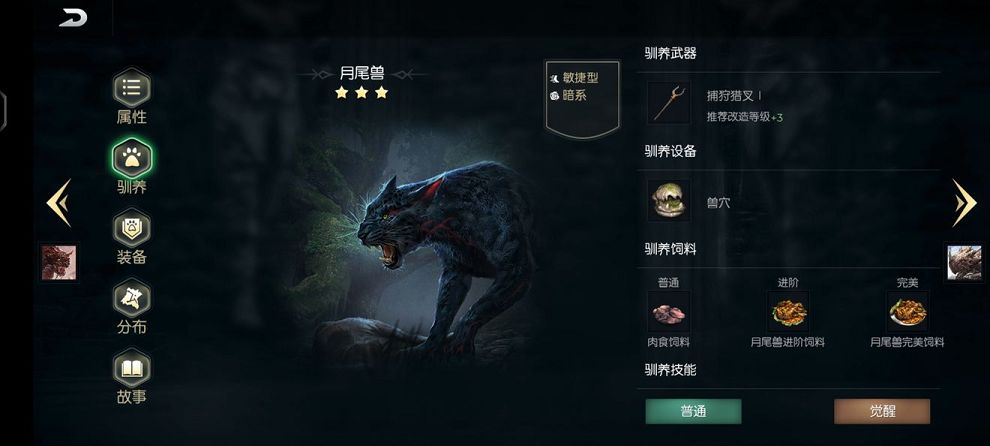Show the next beast with right arrow
The height and width of the screenshot is (446, 990).
[964, 203]
